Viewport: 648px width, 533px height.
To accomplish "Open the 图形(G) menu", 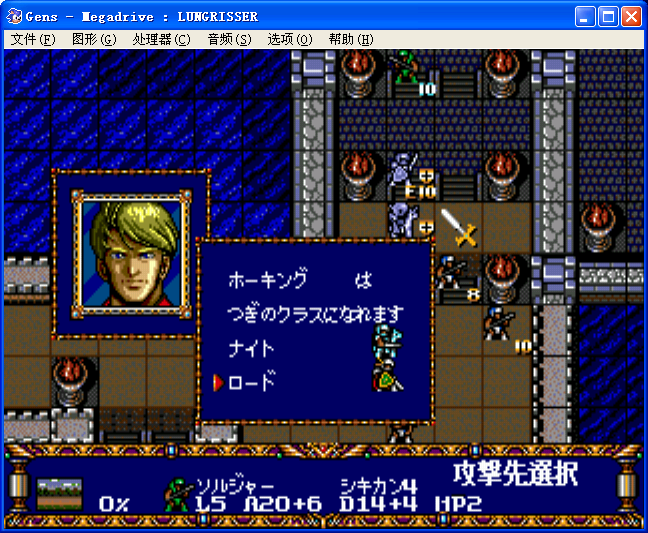I will [95, 39].
